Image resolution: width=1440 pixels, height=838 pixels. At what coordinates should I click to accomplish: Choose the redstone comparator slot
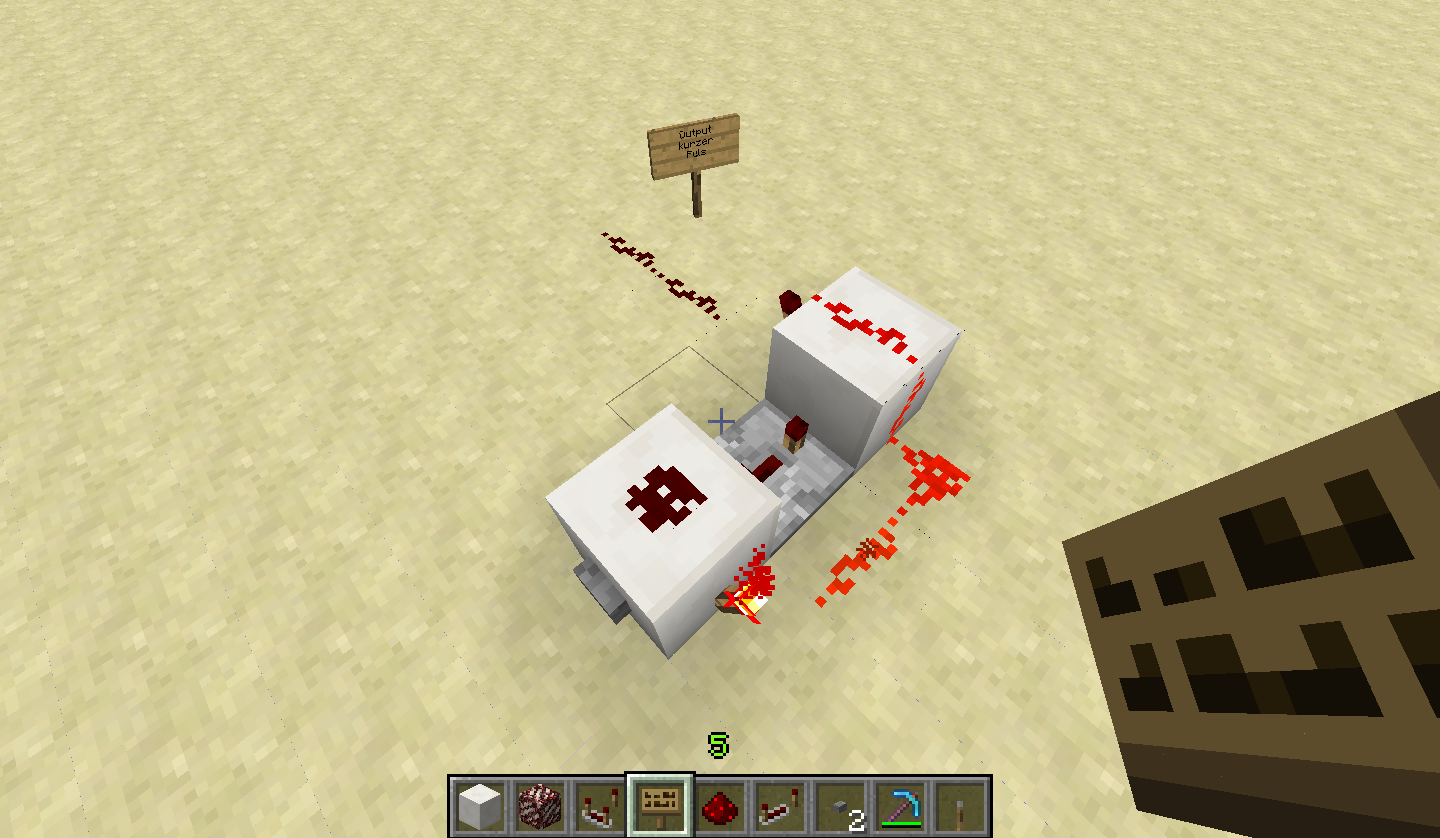tap(599, 806)
